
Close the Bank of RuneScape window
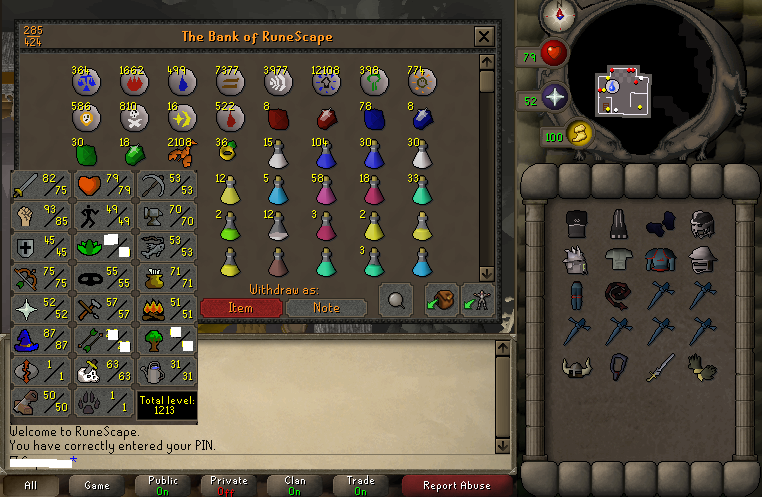point(484,37)
